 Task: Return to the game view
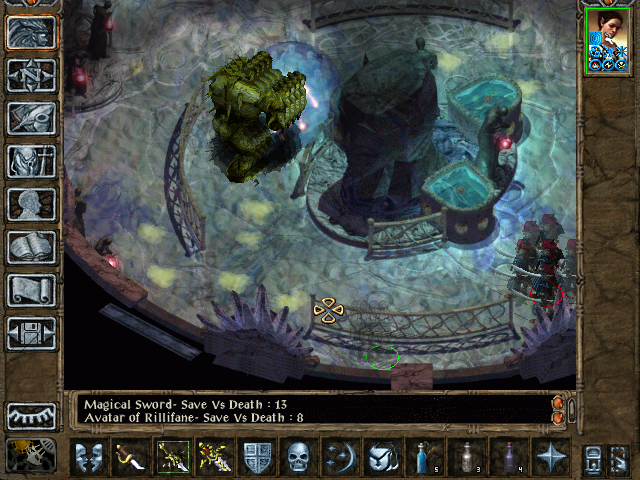coord(32,33)
